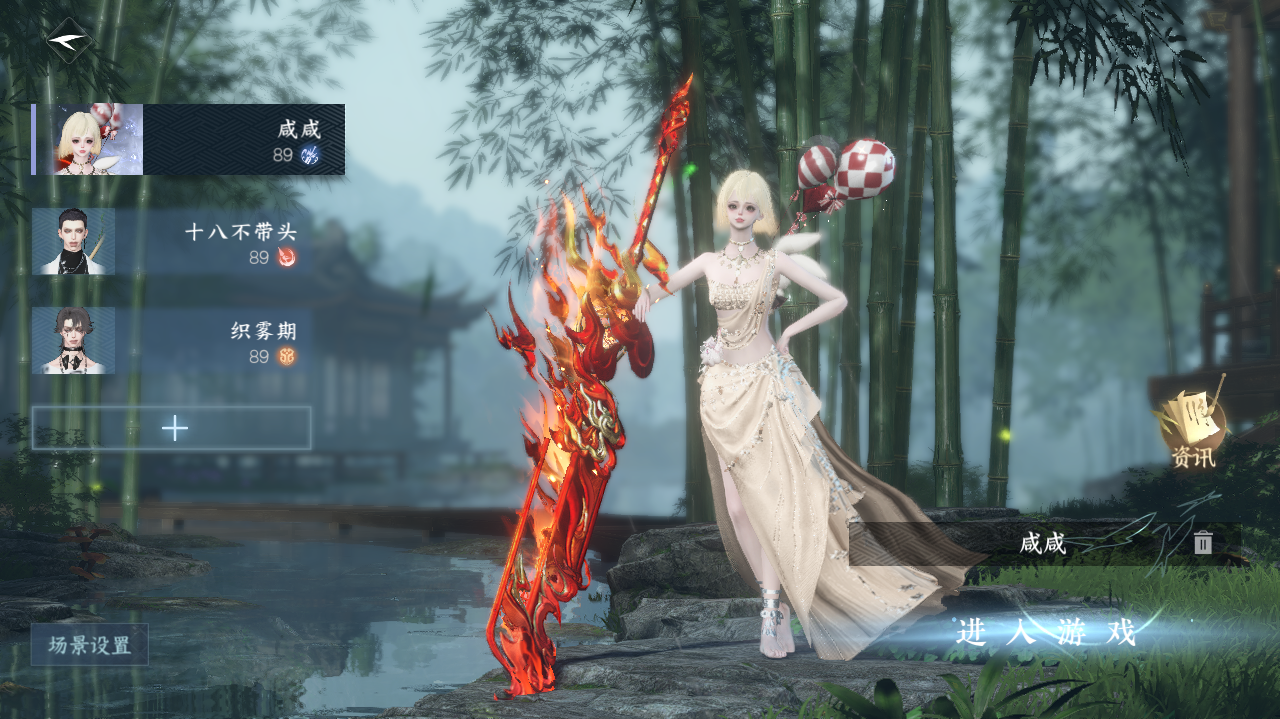Delete character using the trash can icon

1203,543
